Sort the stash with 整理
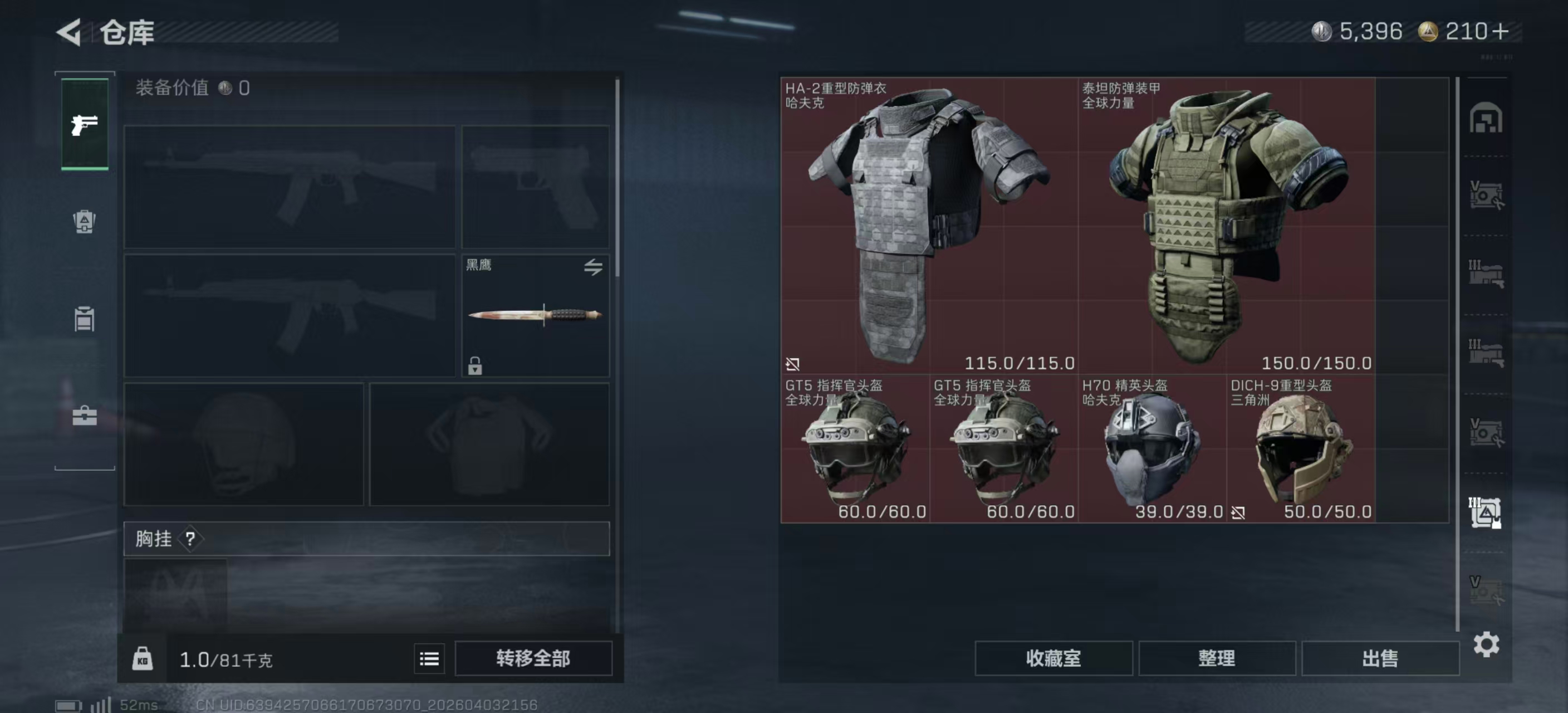 coord(1216,658)
